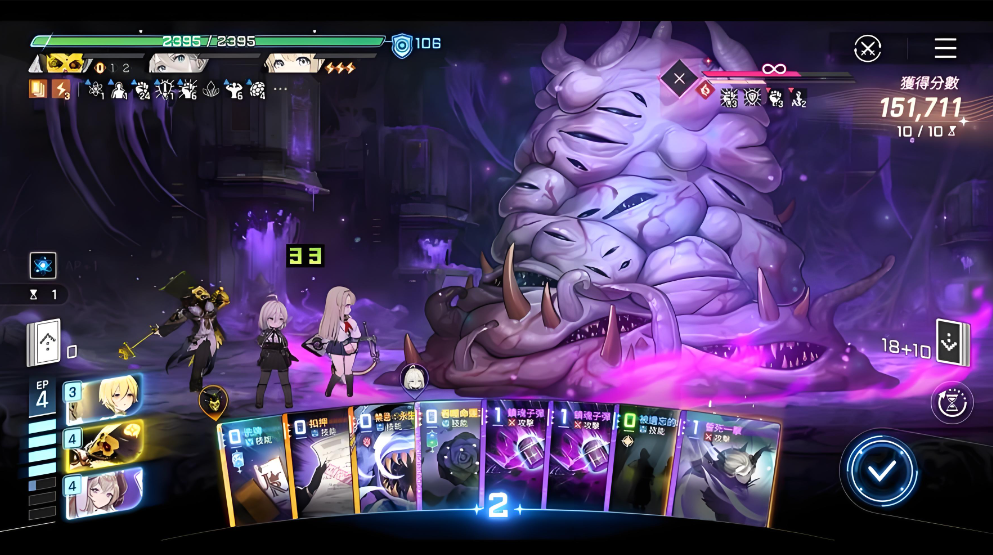Toggle the crossed-swords auto-battle icon
Viewport: 993px width, 555px height.
(868, 48)
